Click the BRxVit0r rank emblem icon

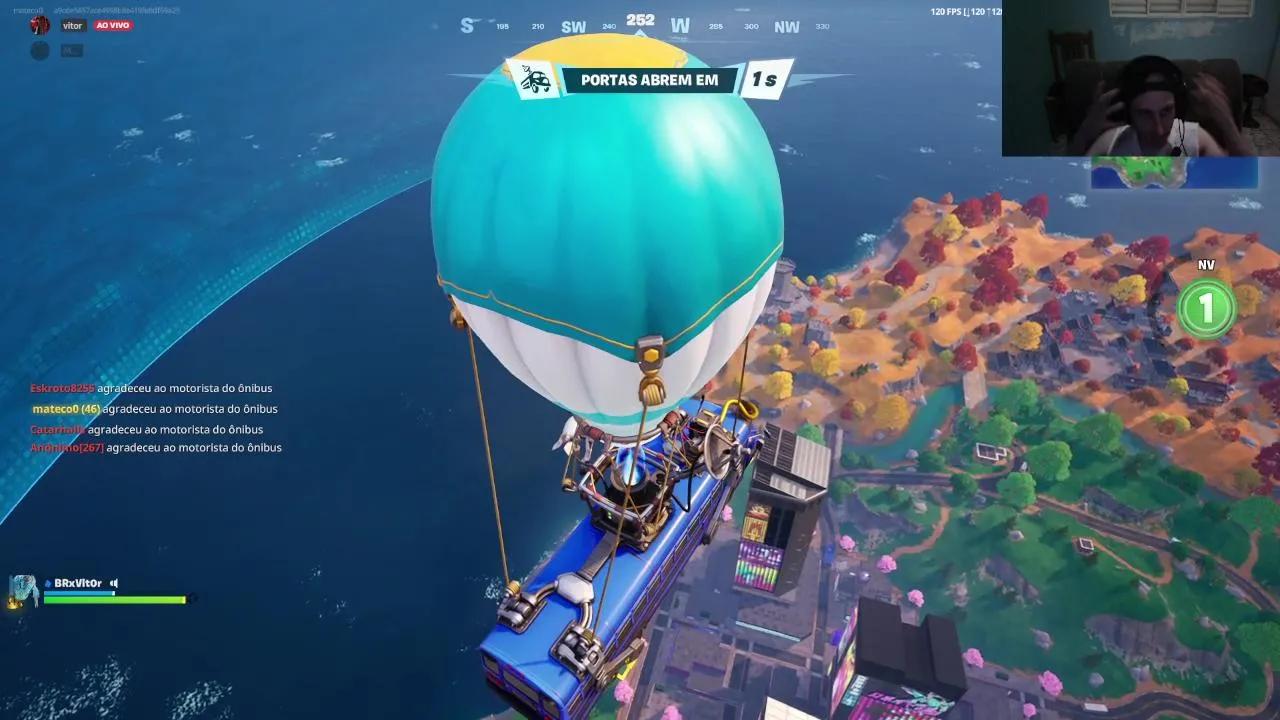click(x=49, y=582)
